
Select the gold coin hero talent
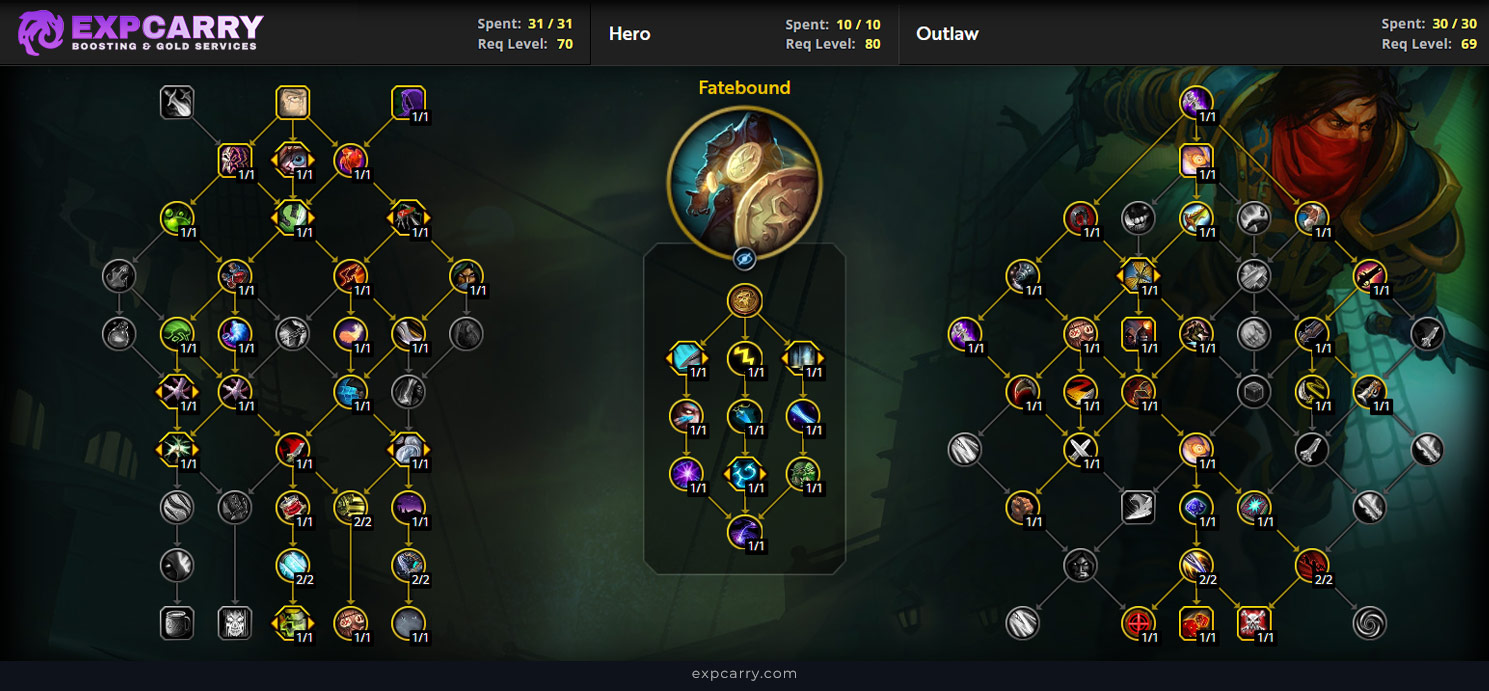click(x=744, y=300)
